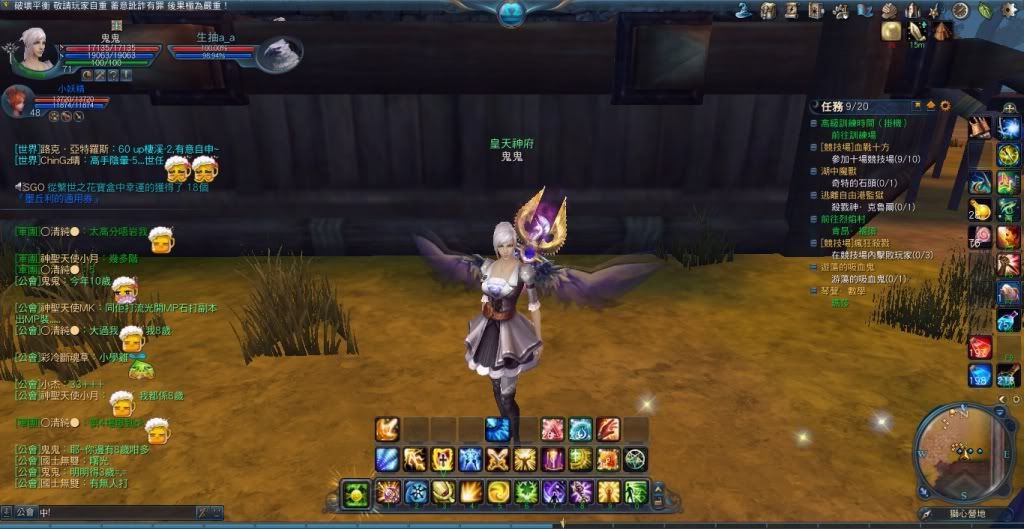Select the 逃離自由港監獄 quest entry
This screenshot has height=529, width=1024.
(x=850, y=195)
